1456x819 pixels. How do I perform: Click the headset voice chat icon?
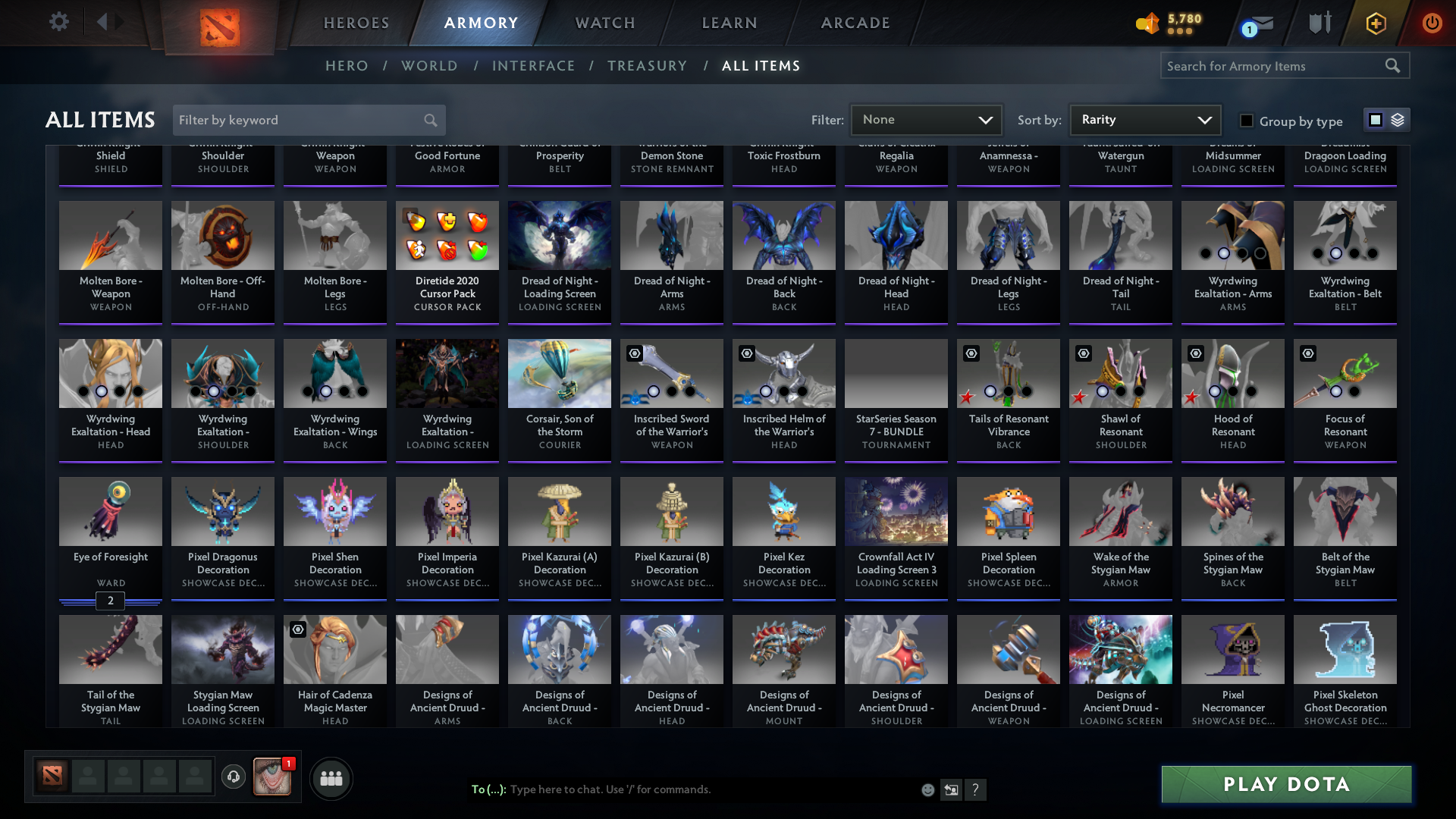tap(233, 778)
